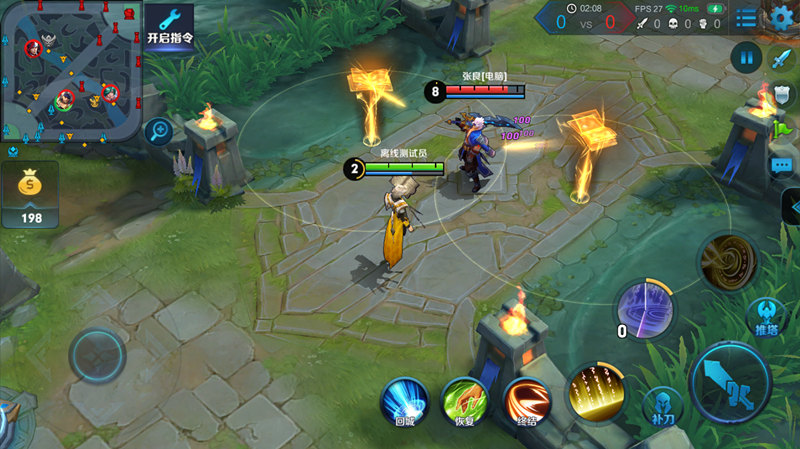Tap the 推塔 tower attack button
Screen dimensions: 800x449
767,319
